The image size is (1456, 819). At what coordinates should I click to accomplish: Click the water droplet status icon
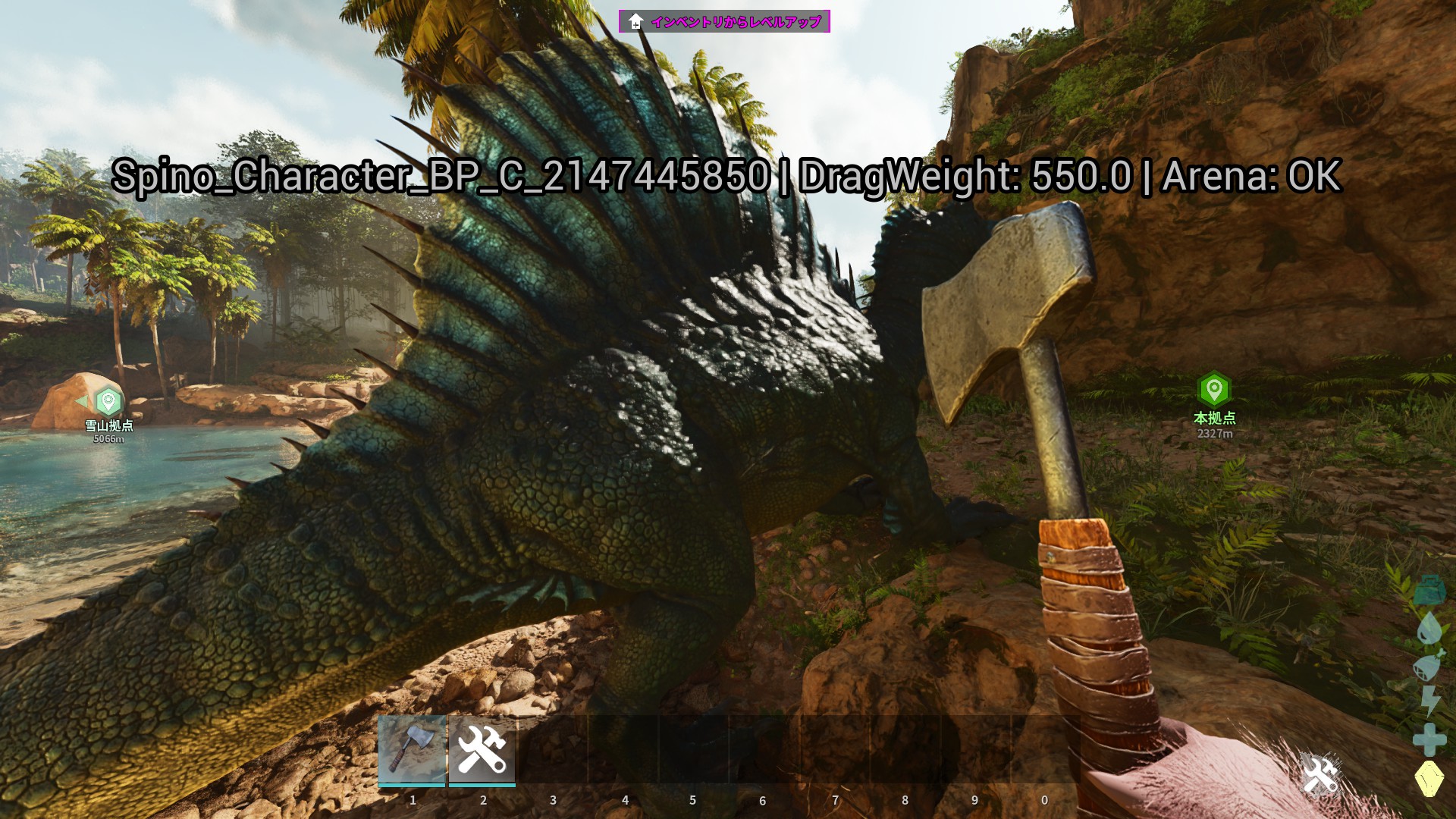coord(1429,628)
